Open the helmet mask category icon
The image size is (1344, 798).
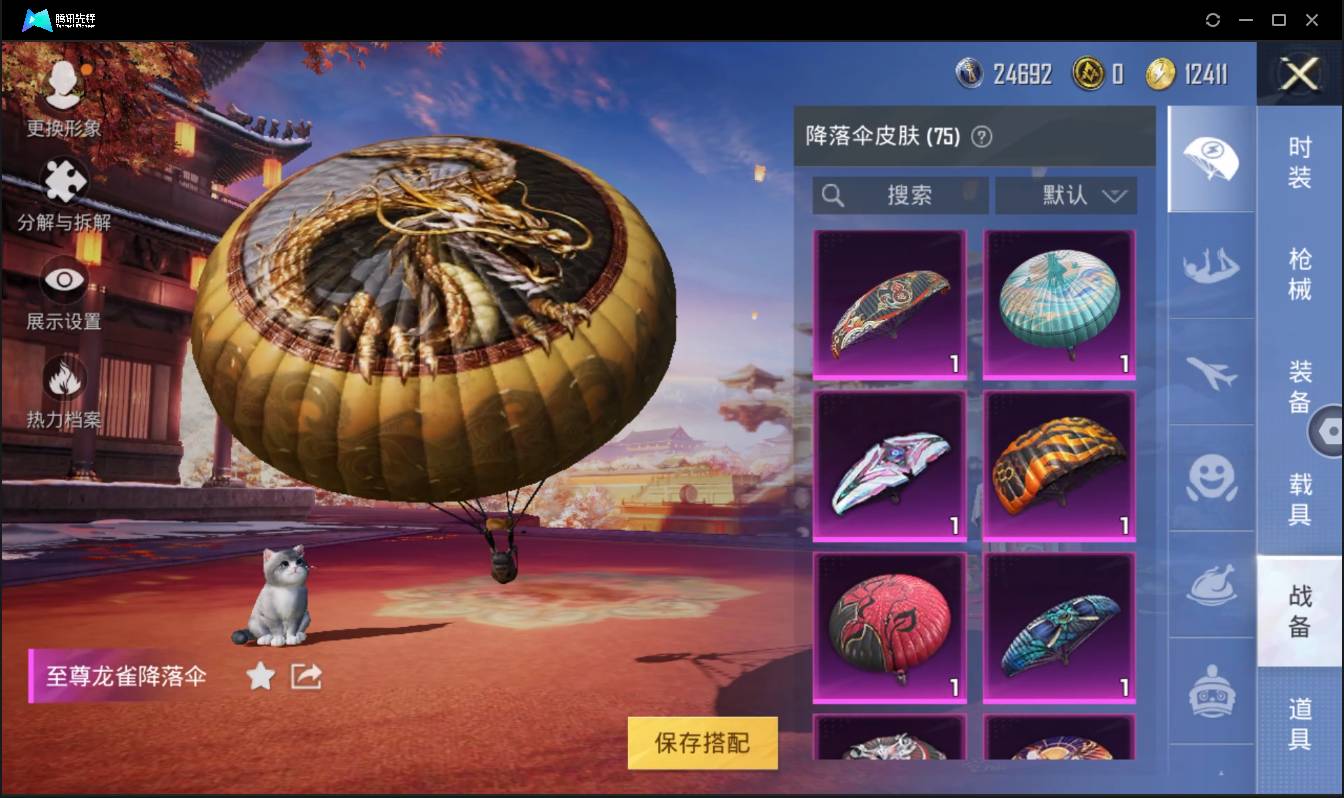click(x=1211, y=690)
